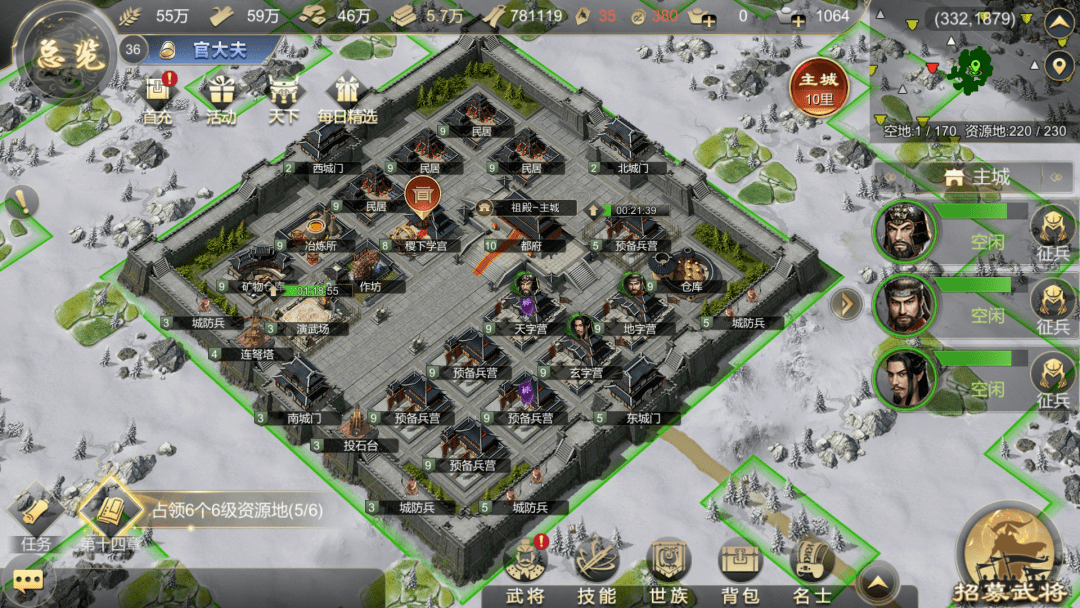Open the 技能 skills menu
Image resolution: width=1080 pixels, height=608 pixels.
597,571
